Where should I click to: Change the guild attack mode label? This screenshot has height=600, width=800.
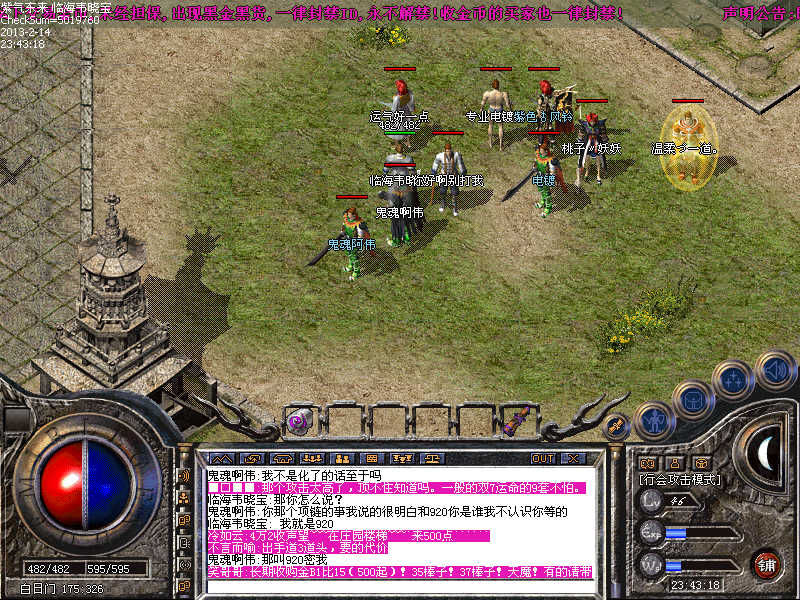(681, 480)
